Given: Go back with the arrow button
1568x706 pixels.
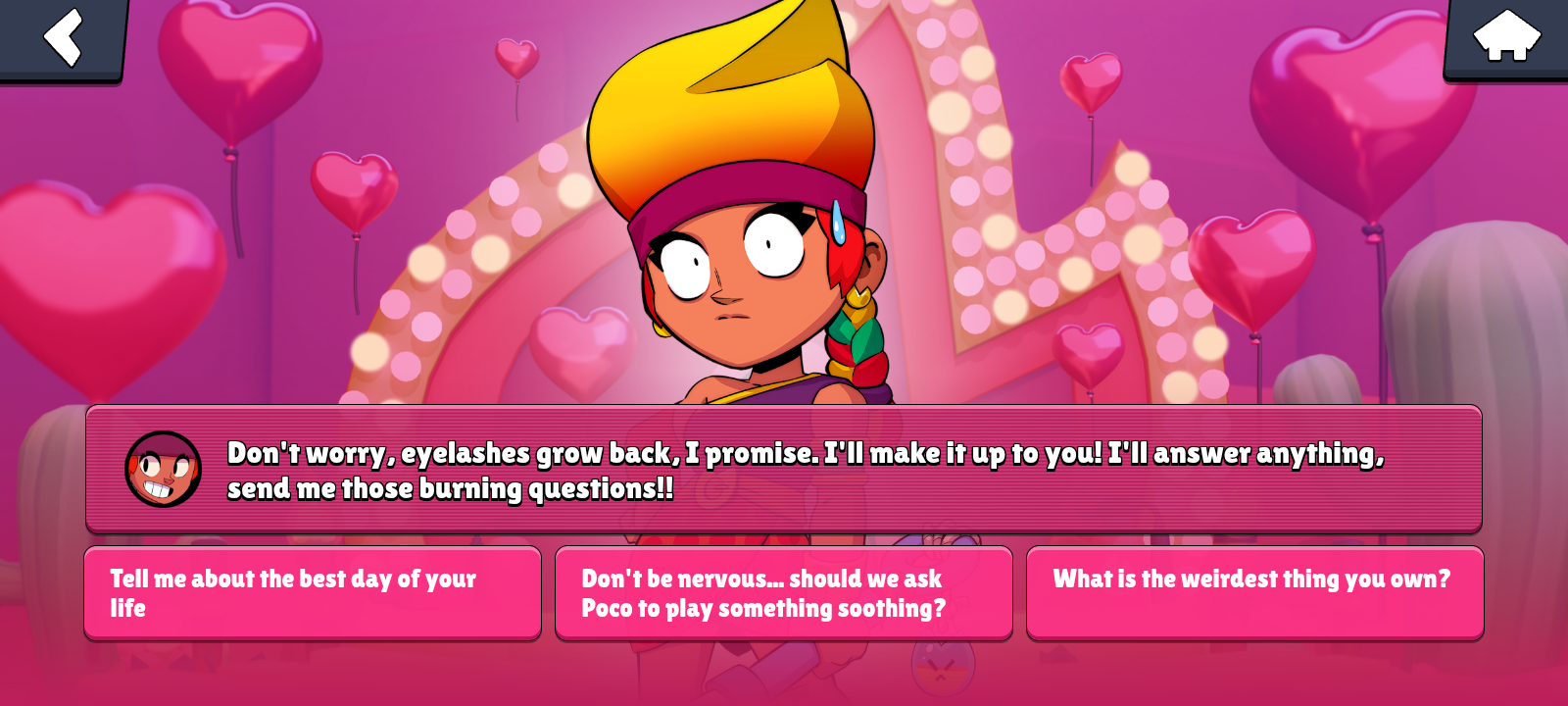Looking at the screenshot, I should 63,38.
